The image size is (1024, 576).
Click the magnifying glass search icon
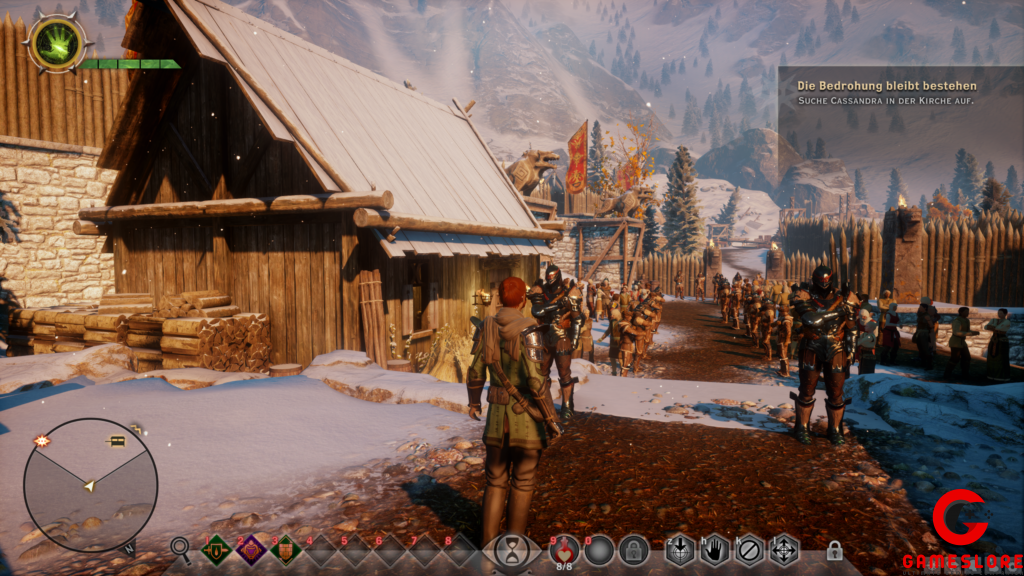(x=180, y=547)
